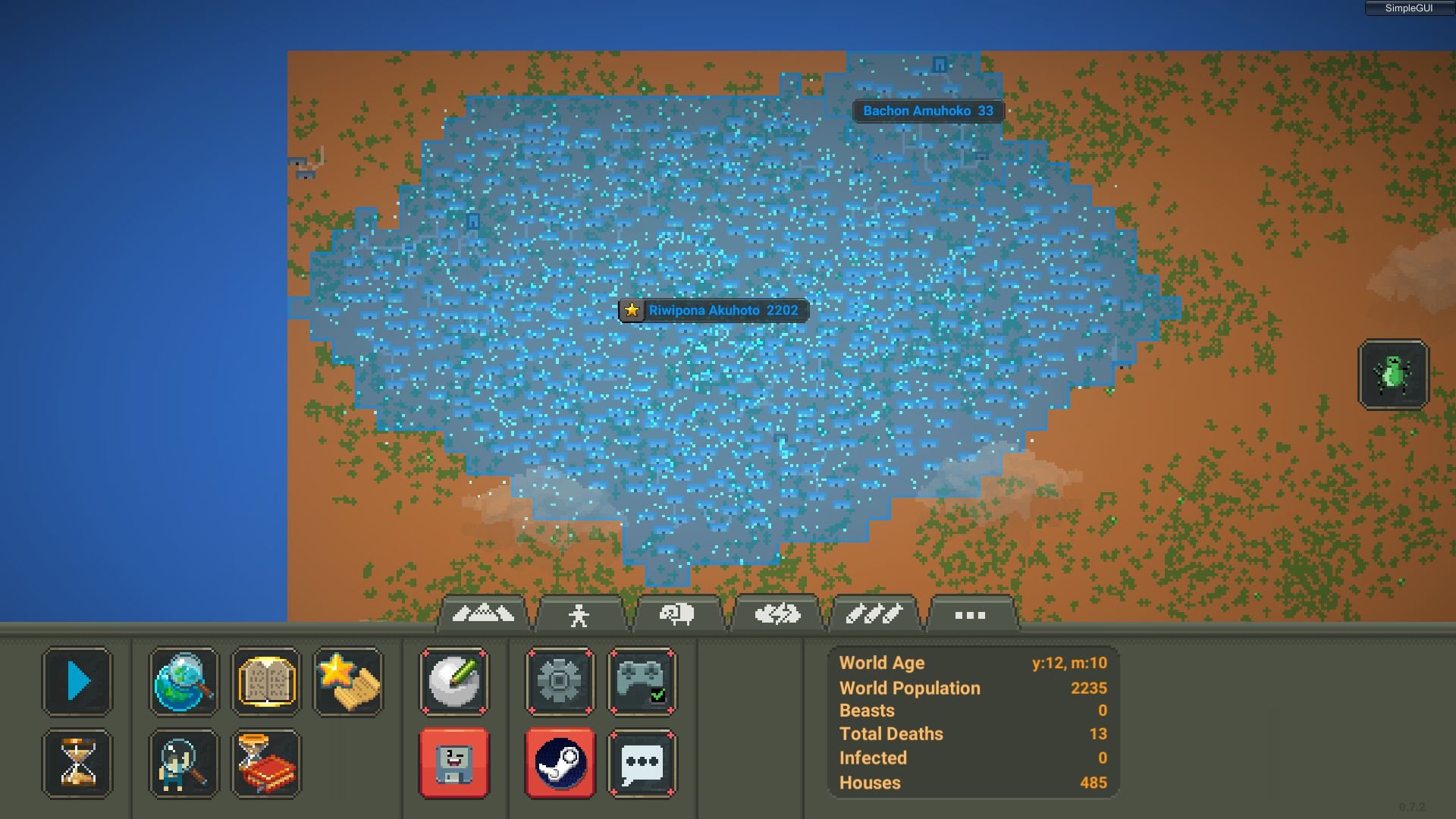Select the eraser drawing tool

(453, 681)
